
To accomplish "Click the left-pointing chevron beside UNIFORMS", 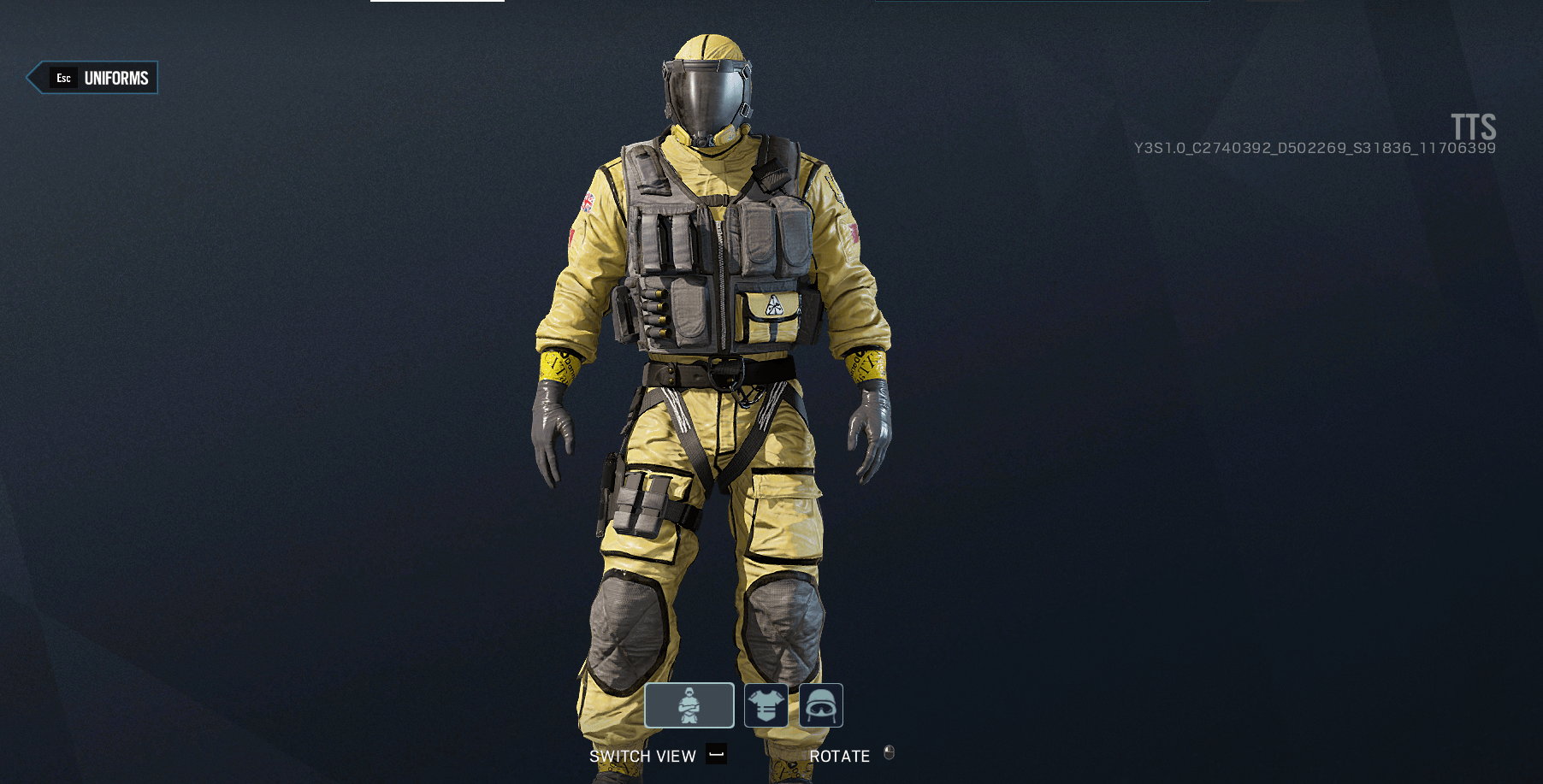I will pos(34,78).
